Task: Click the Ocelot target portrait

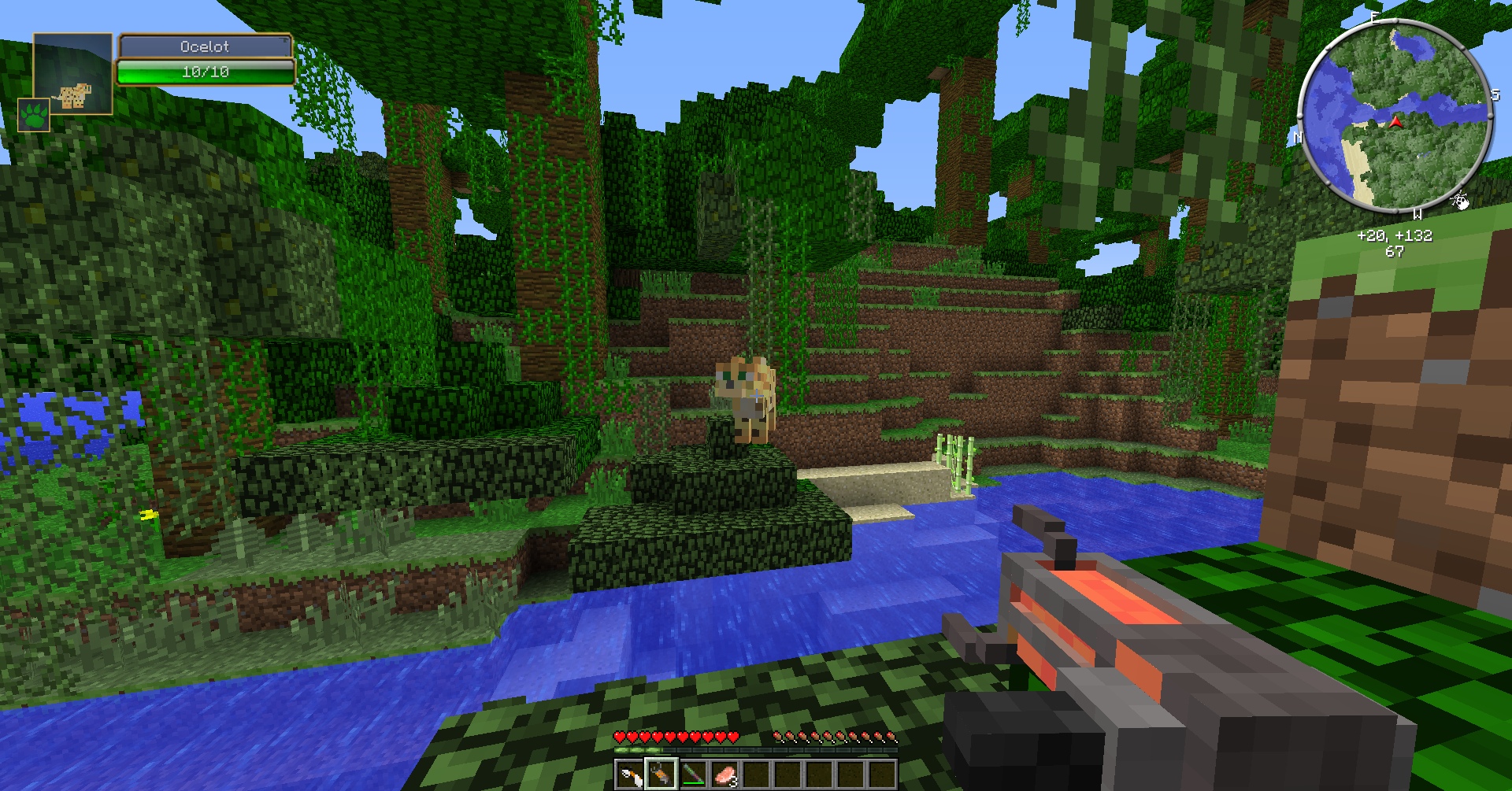Action: click(73, 75)
